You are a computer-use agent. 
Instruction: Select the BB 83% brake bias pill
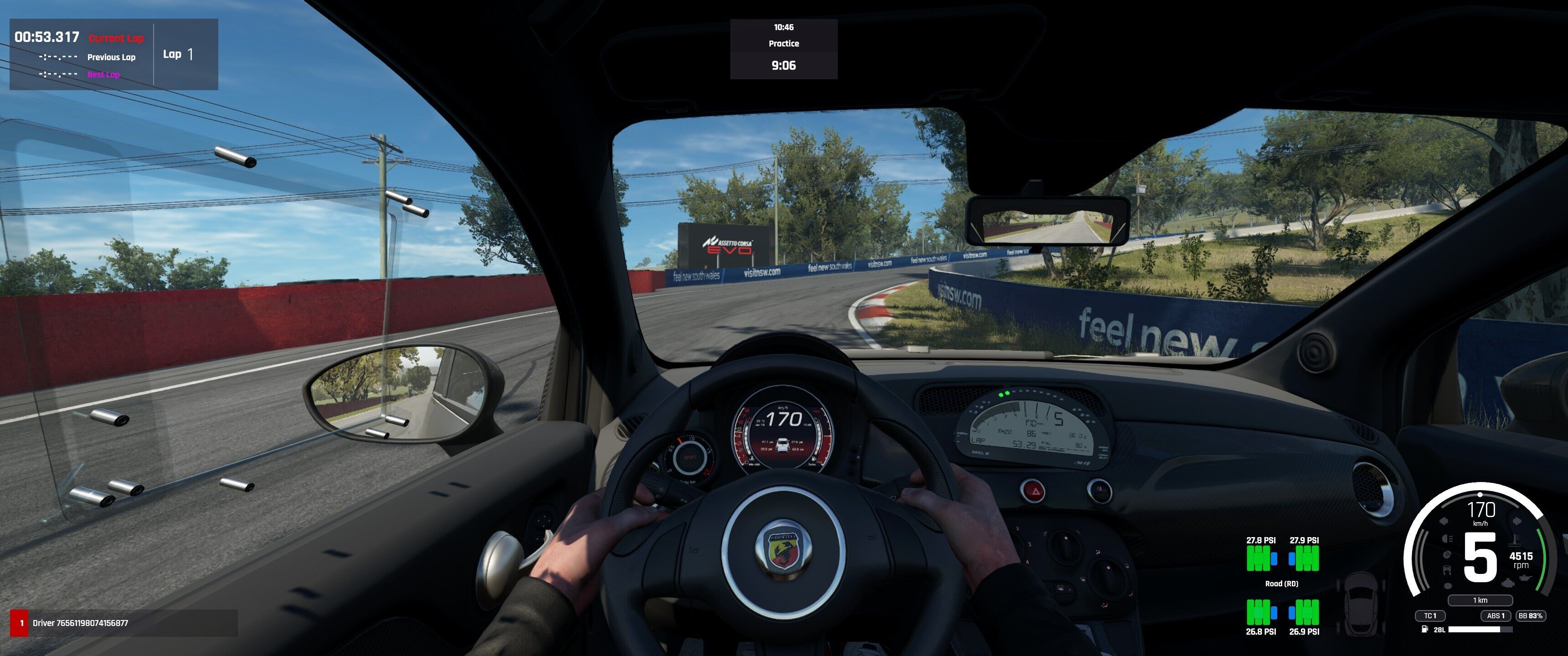(x=1530, y=616)
